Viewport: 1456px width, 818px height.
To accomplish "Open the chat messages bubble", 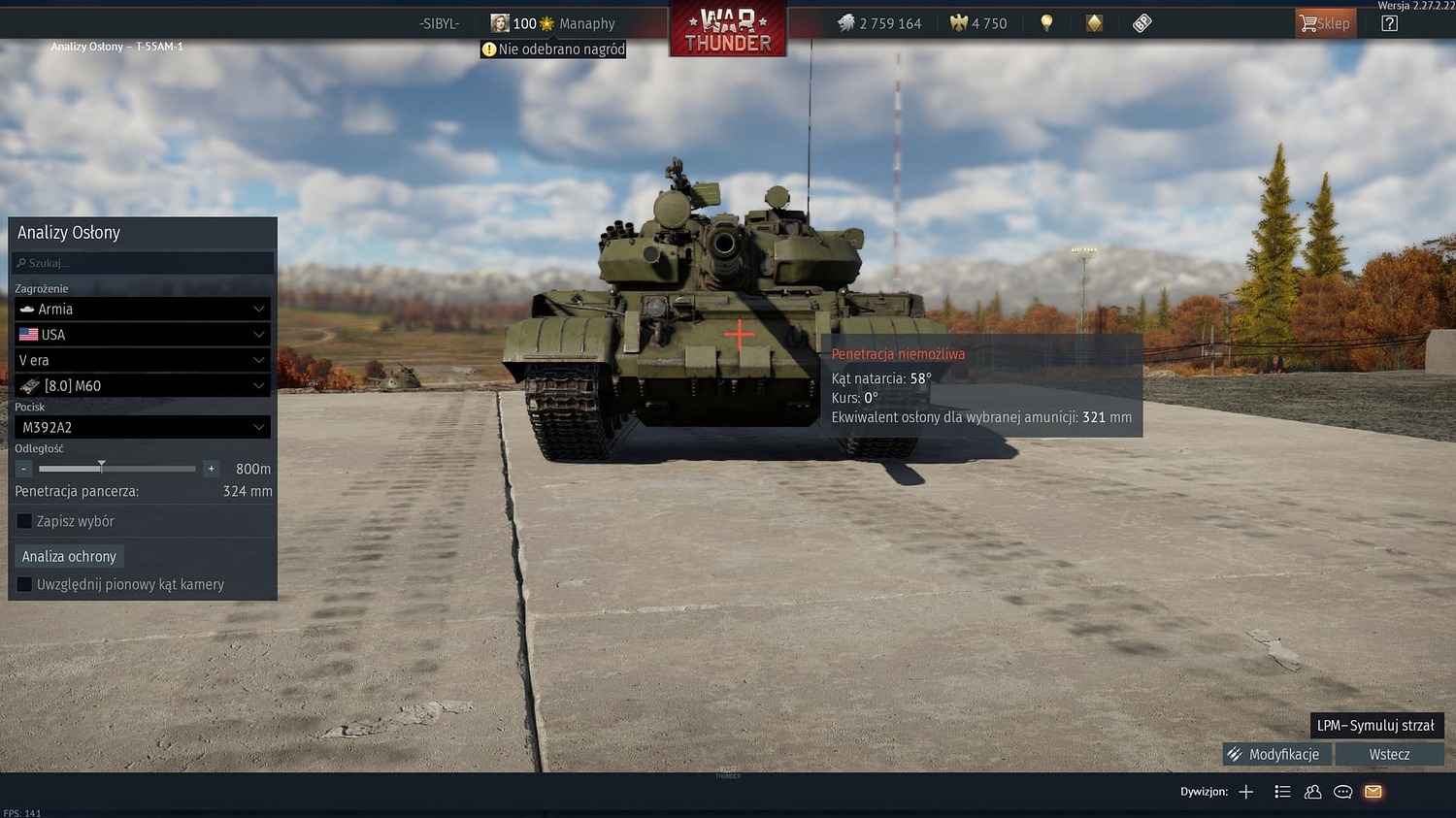I will 1342,792.
